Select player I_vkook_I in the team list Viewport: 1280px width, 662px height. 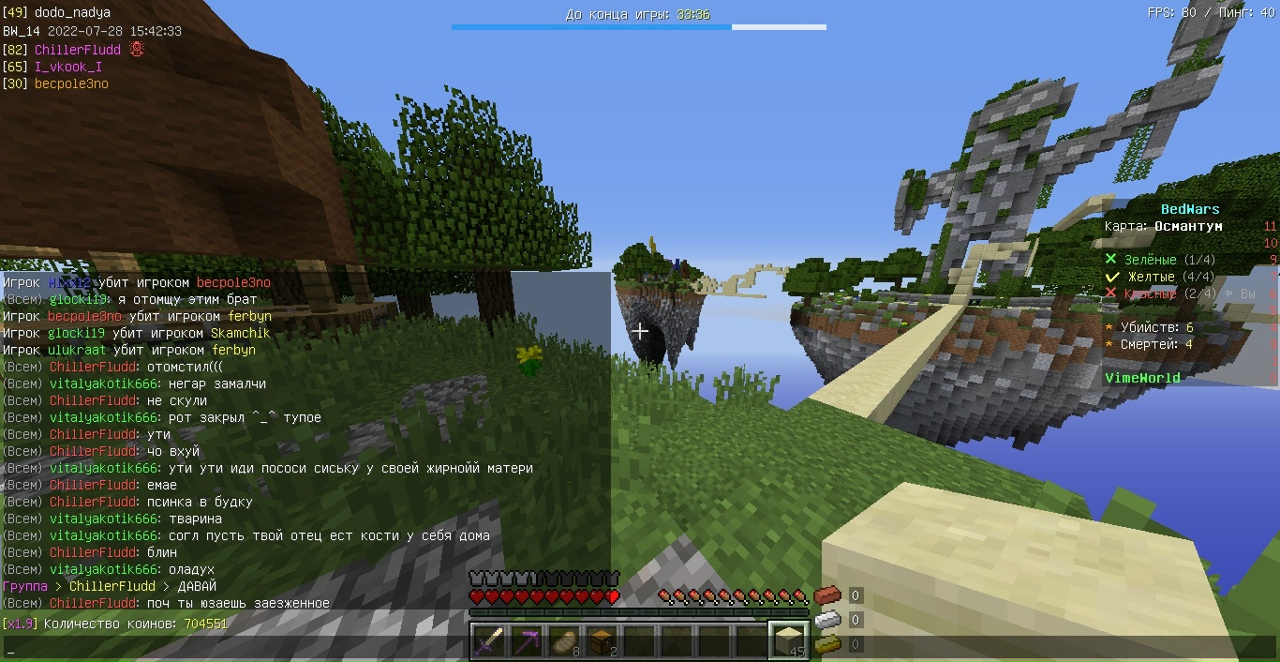[x=68, y=67]
